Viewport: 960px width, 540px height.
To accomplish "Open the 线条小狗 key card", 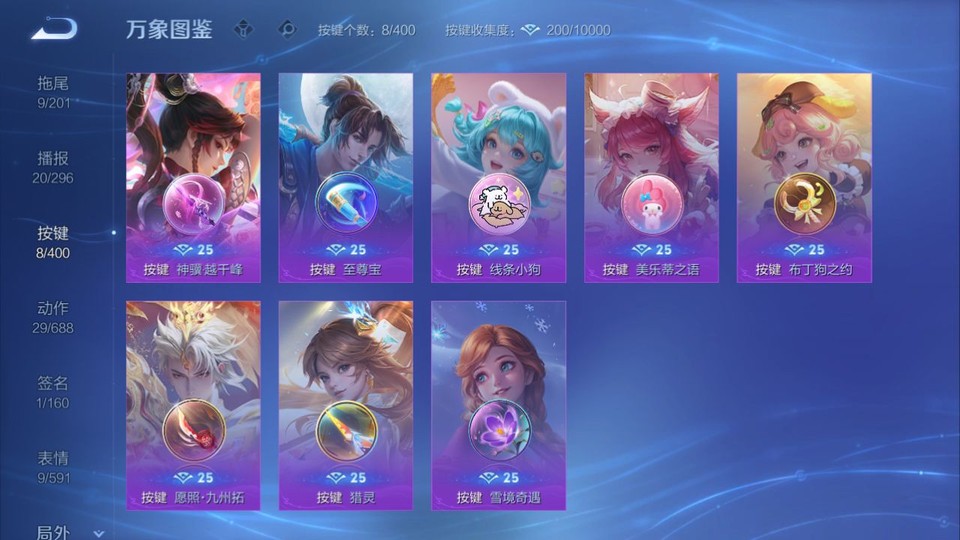I will point(498,177).
